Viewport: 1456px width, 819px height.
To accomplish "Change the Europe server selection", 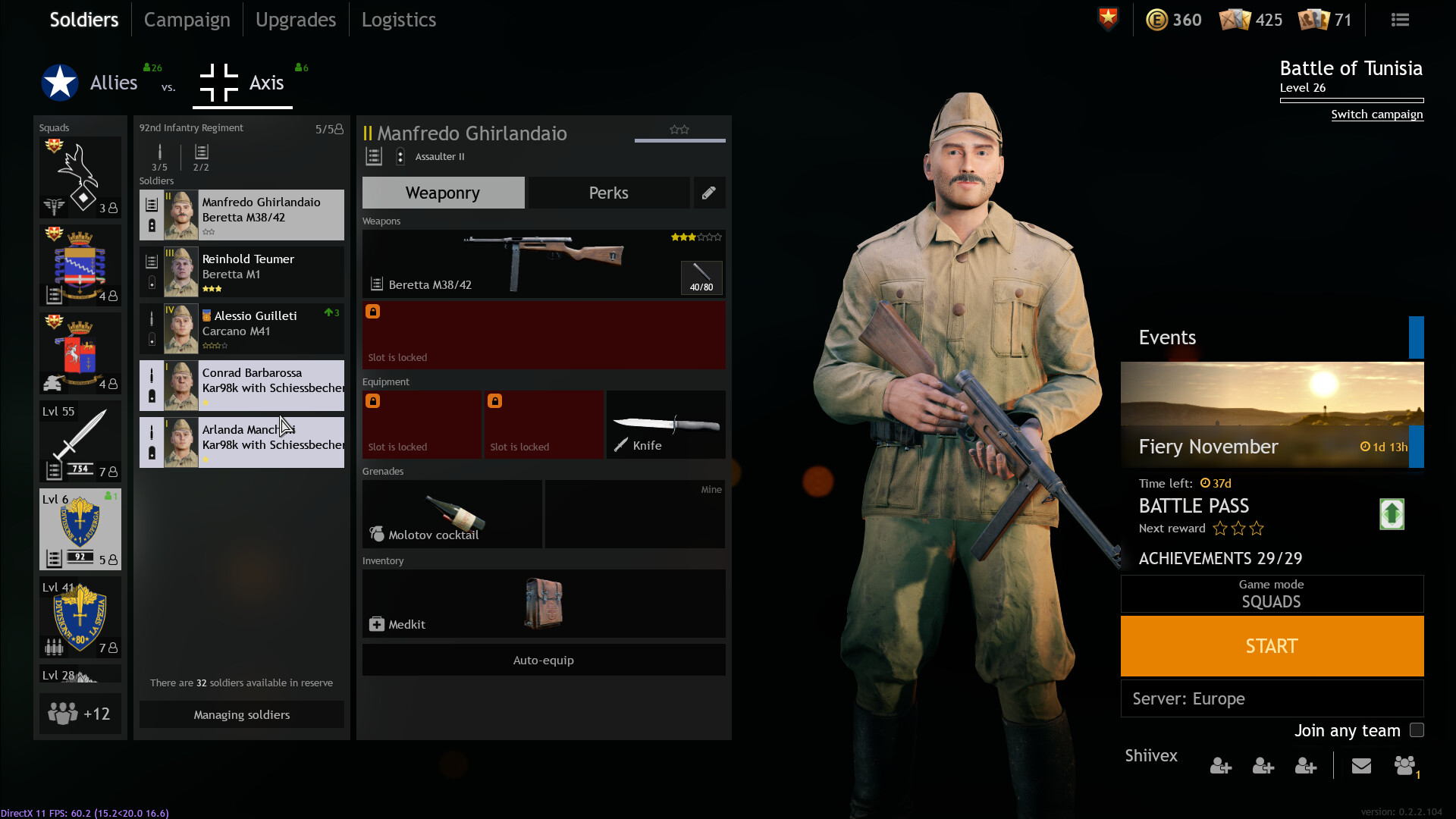I will tap(1272, 698).
